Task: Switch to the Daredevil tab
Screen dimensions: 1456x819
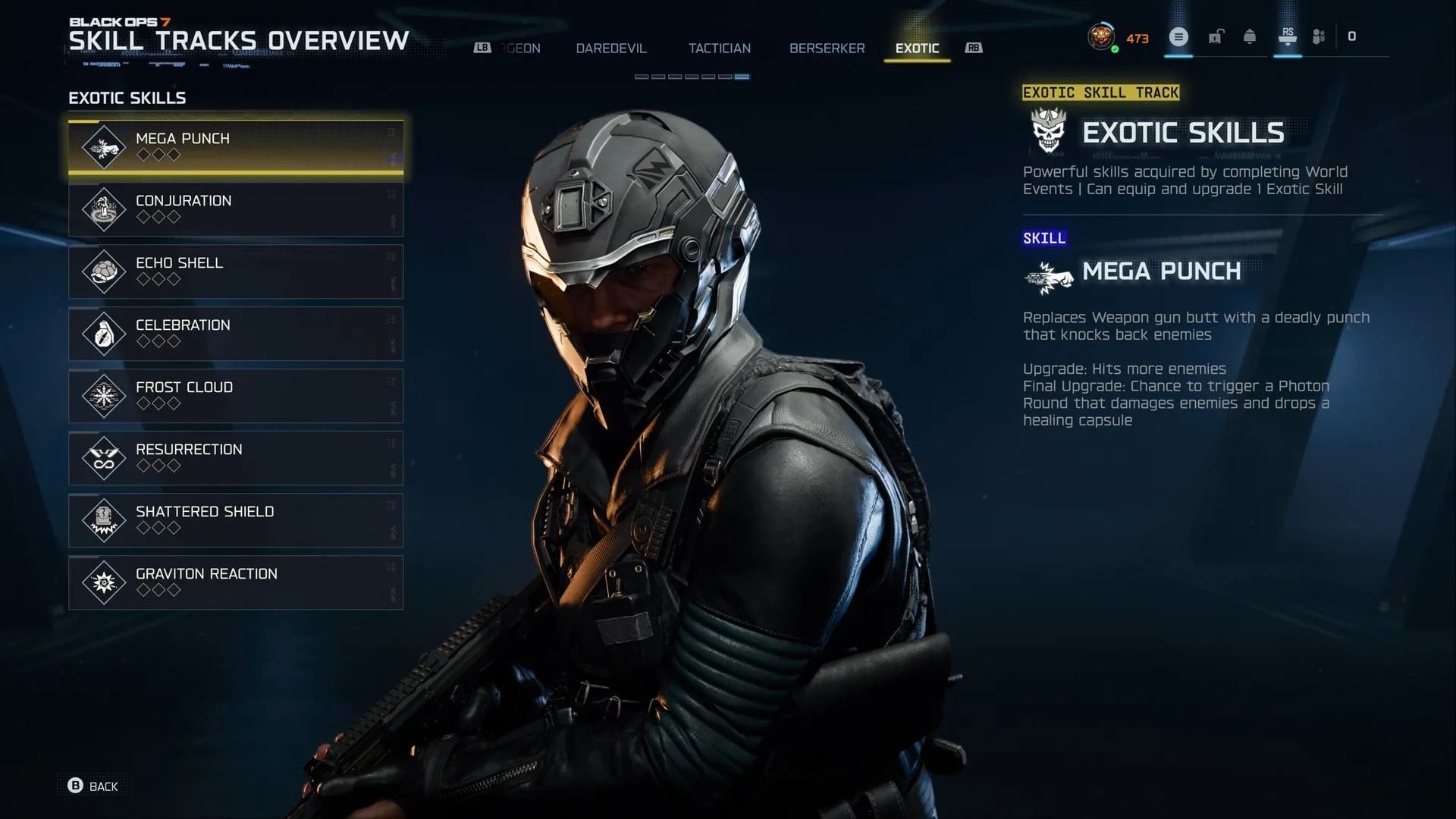Action: tap(610, 48)
